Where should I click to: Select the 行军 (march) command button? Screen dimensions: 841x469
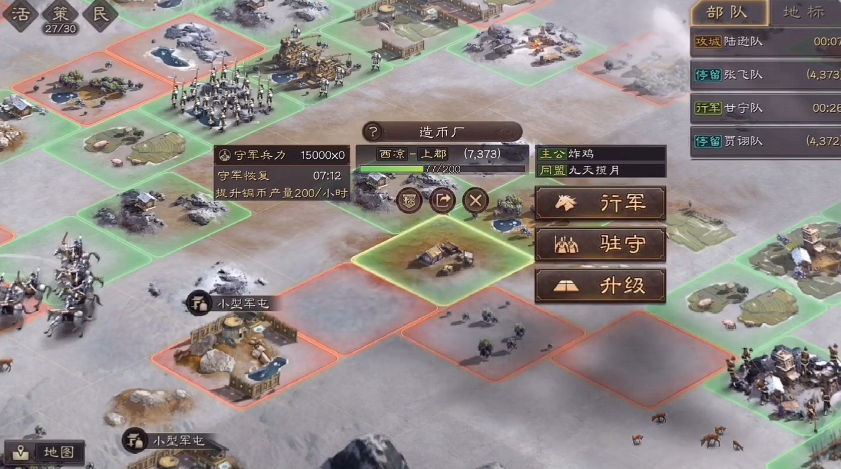point(600,203)
